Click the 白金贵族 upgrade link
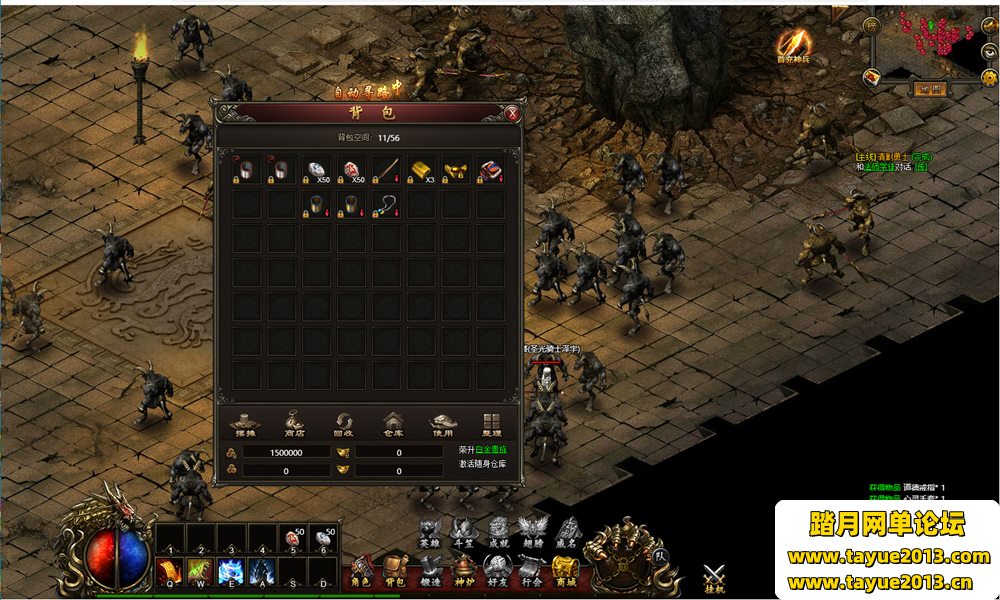Screen dimensions: 1000x600 click(489, 451)
